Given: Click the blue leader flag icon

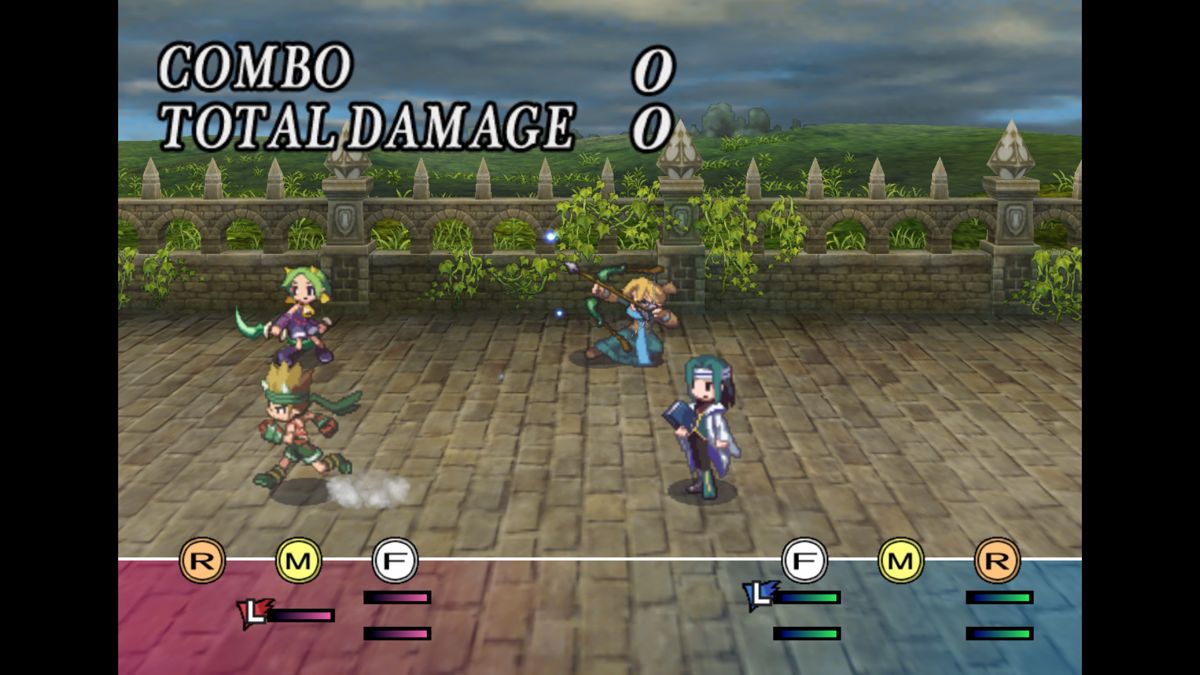Looking at the screenshot, I should click(759, 596).
